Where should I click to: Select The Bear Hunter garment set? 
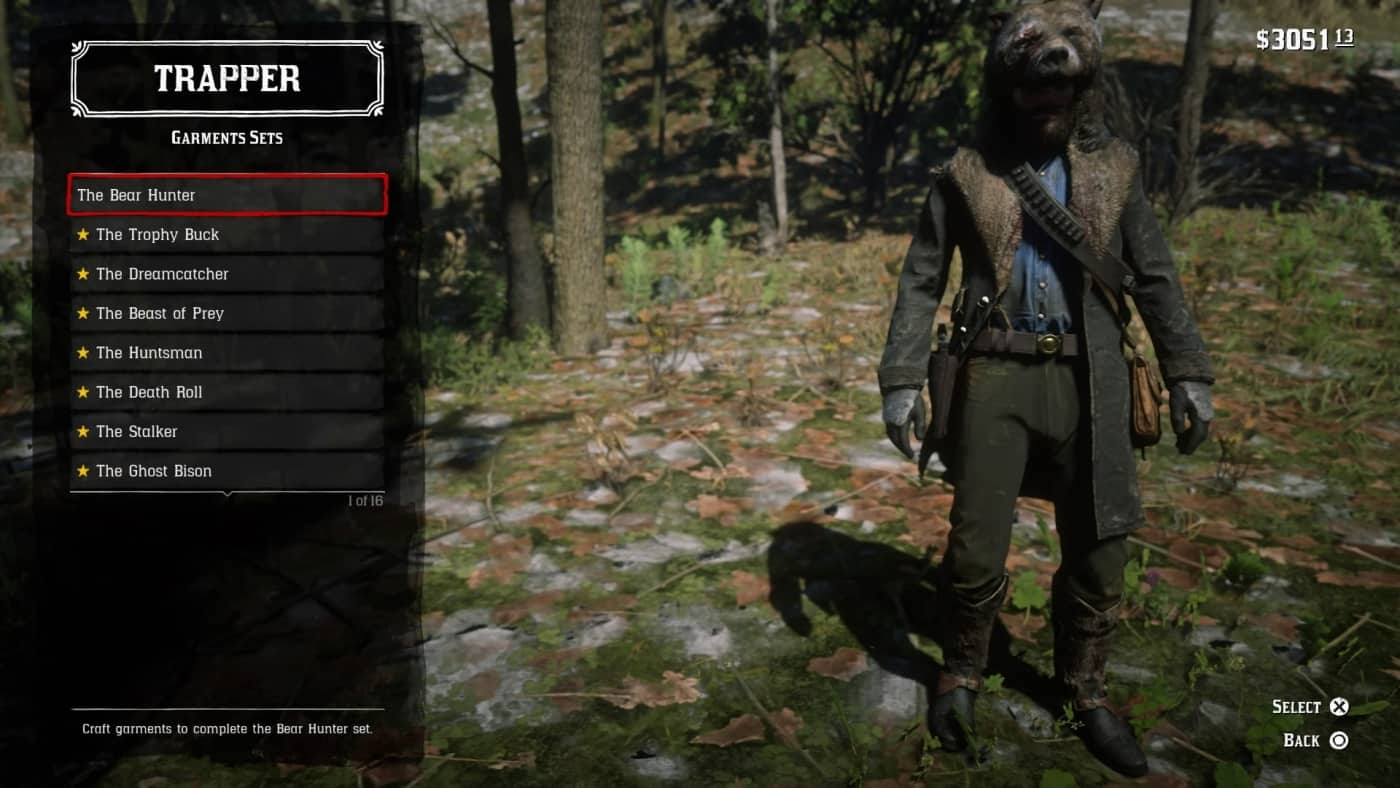tap(227, 195)
